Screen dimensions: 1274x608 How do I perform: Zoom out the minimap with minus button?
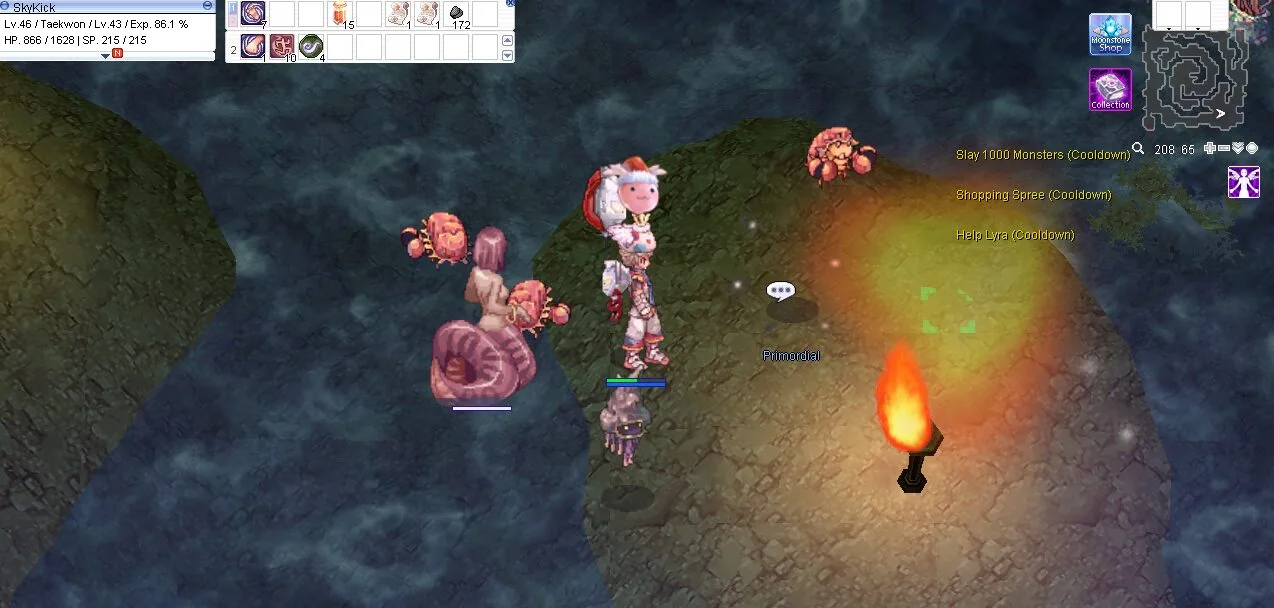pyautogui.click(x=1224, y=149)
